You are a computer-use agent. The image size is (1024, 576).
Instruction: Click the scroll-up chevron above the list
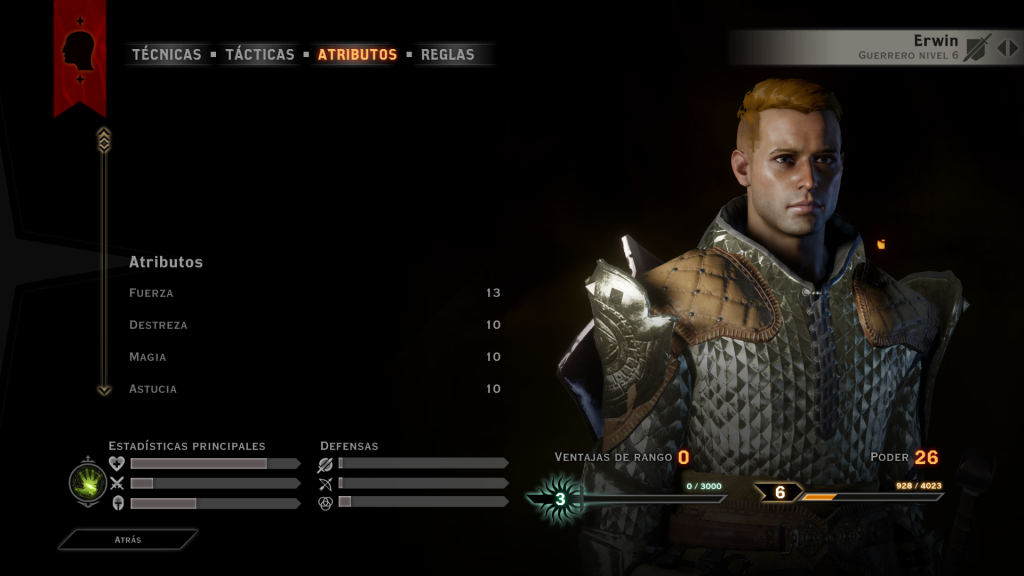tap(104, 140)
